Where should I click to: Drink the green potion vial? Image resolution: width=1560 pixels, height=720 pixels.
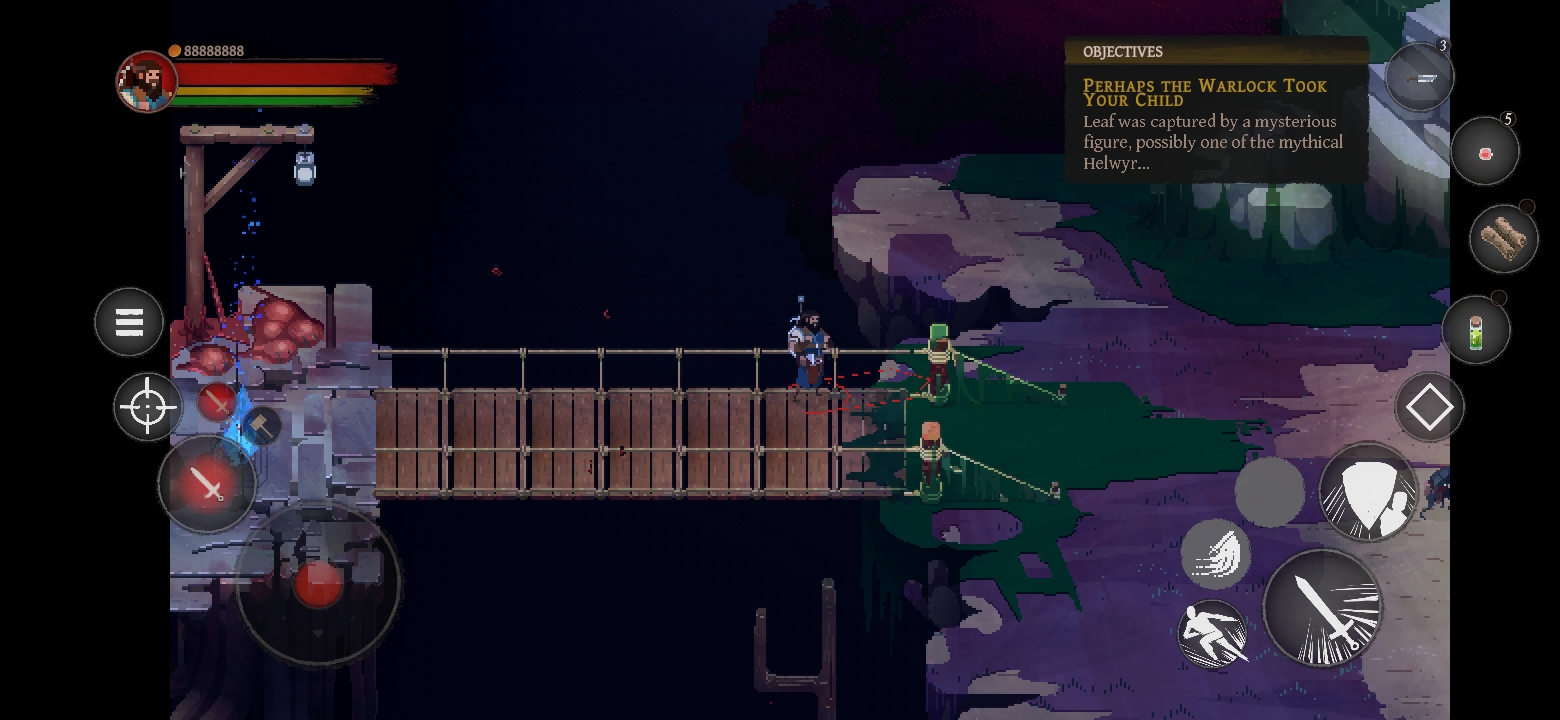tap(1476, 331)
